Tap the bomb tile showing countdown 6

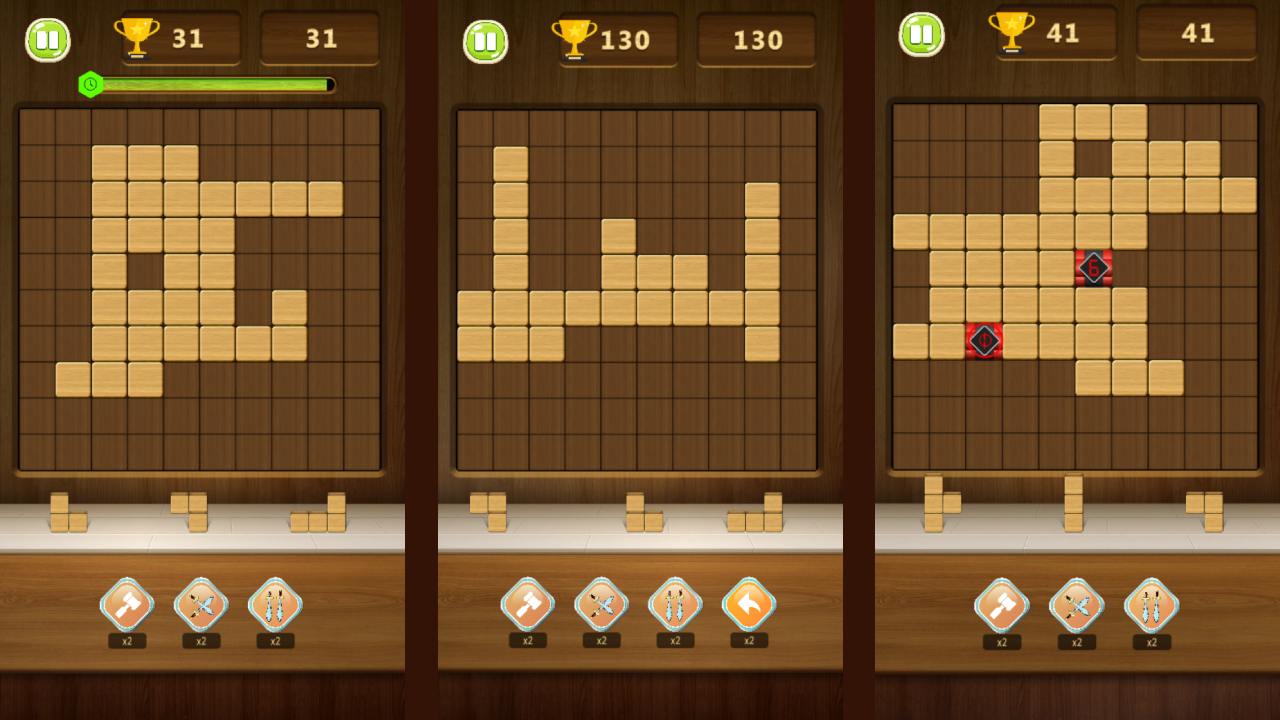coord(1095,267)
